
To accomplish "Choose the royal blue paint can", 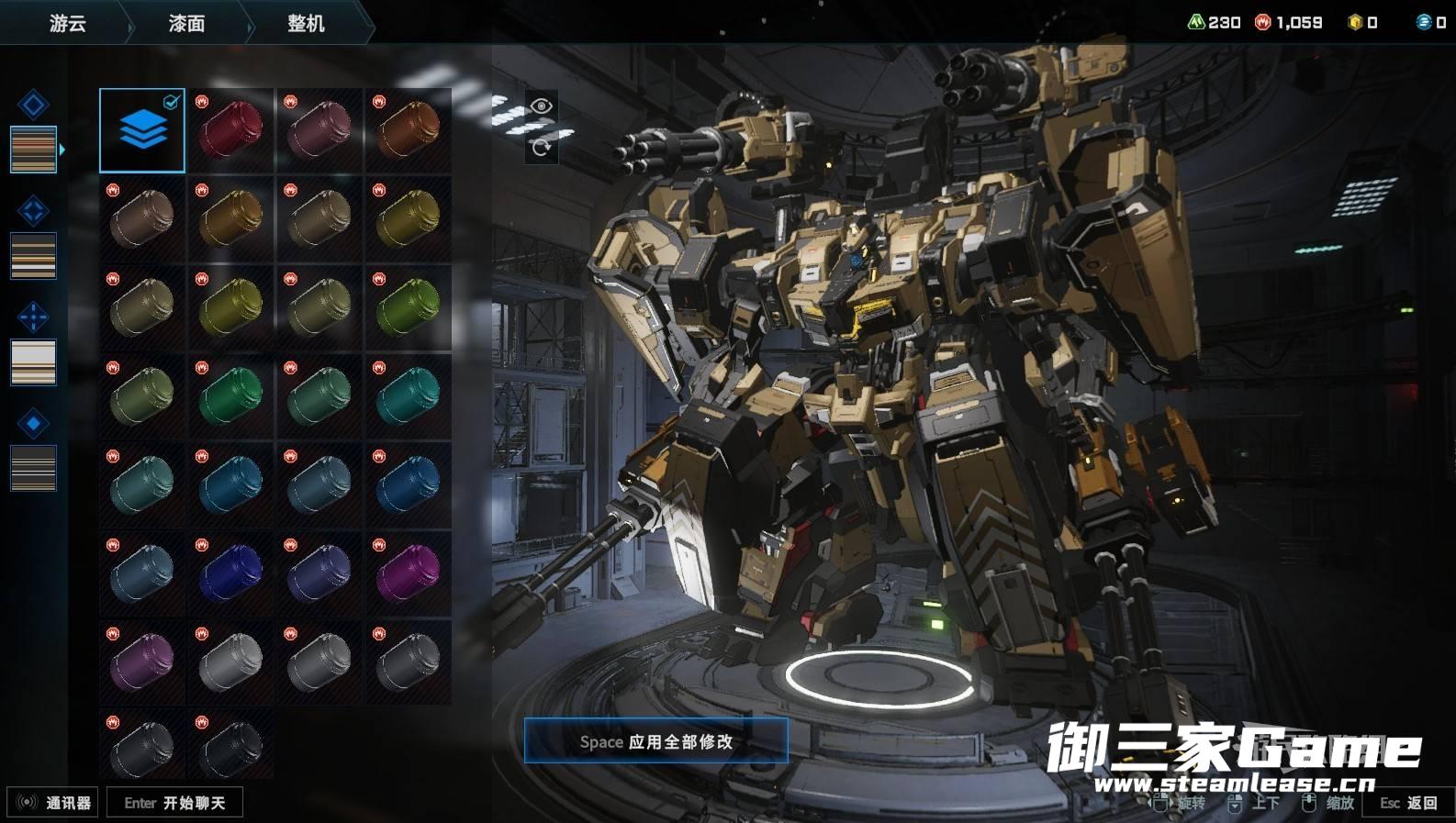I will click(x=230, y=573).
